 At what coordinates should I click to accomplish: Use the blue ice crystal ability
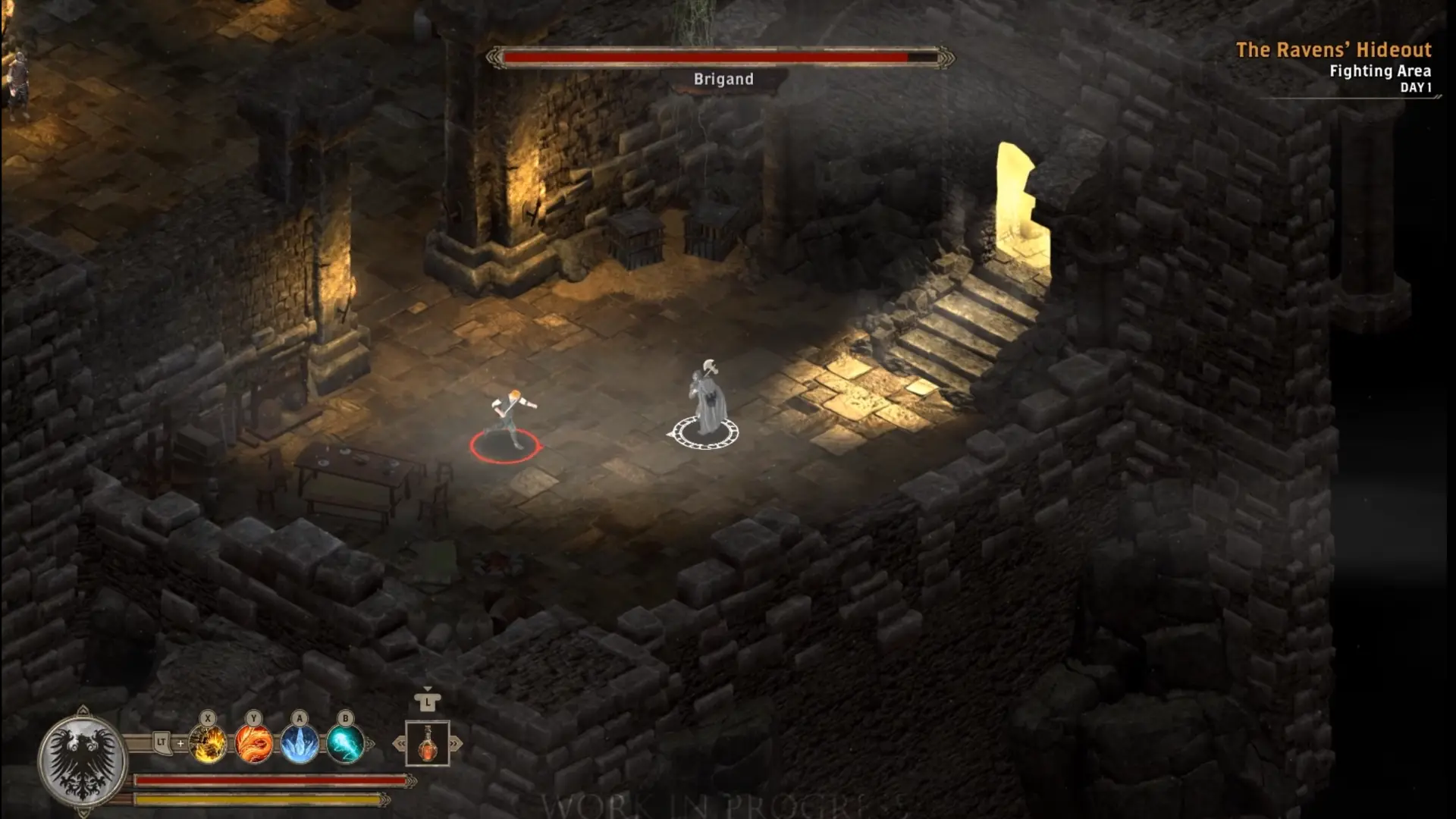[300, 743]
